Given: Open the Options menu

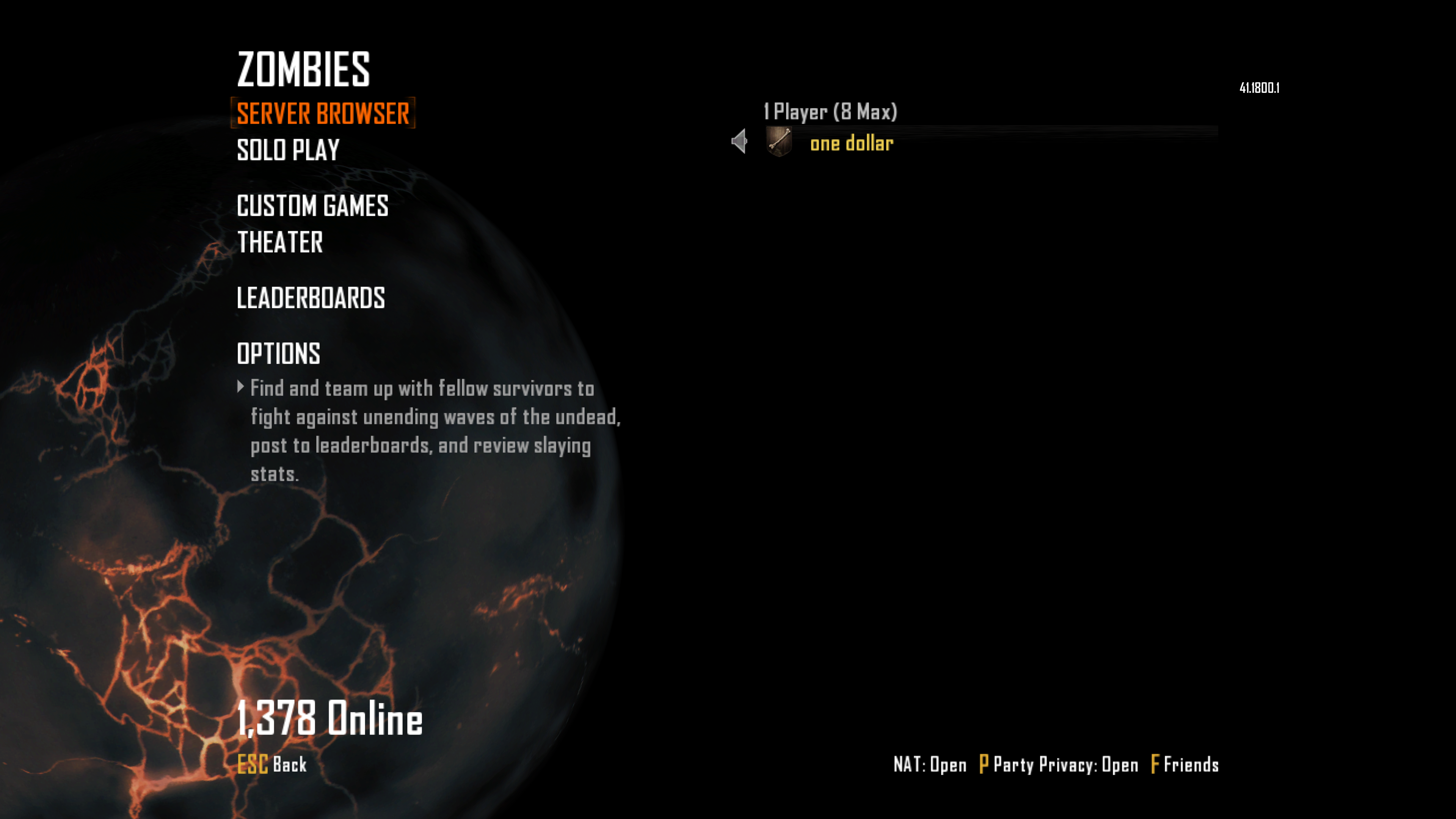Looking at the screenshot, I should point(279,354).
